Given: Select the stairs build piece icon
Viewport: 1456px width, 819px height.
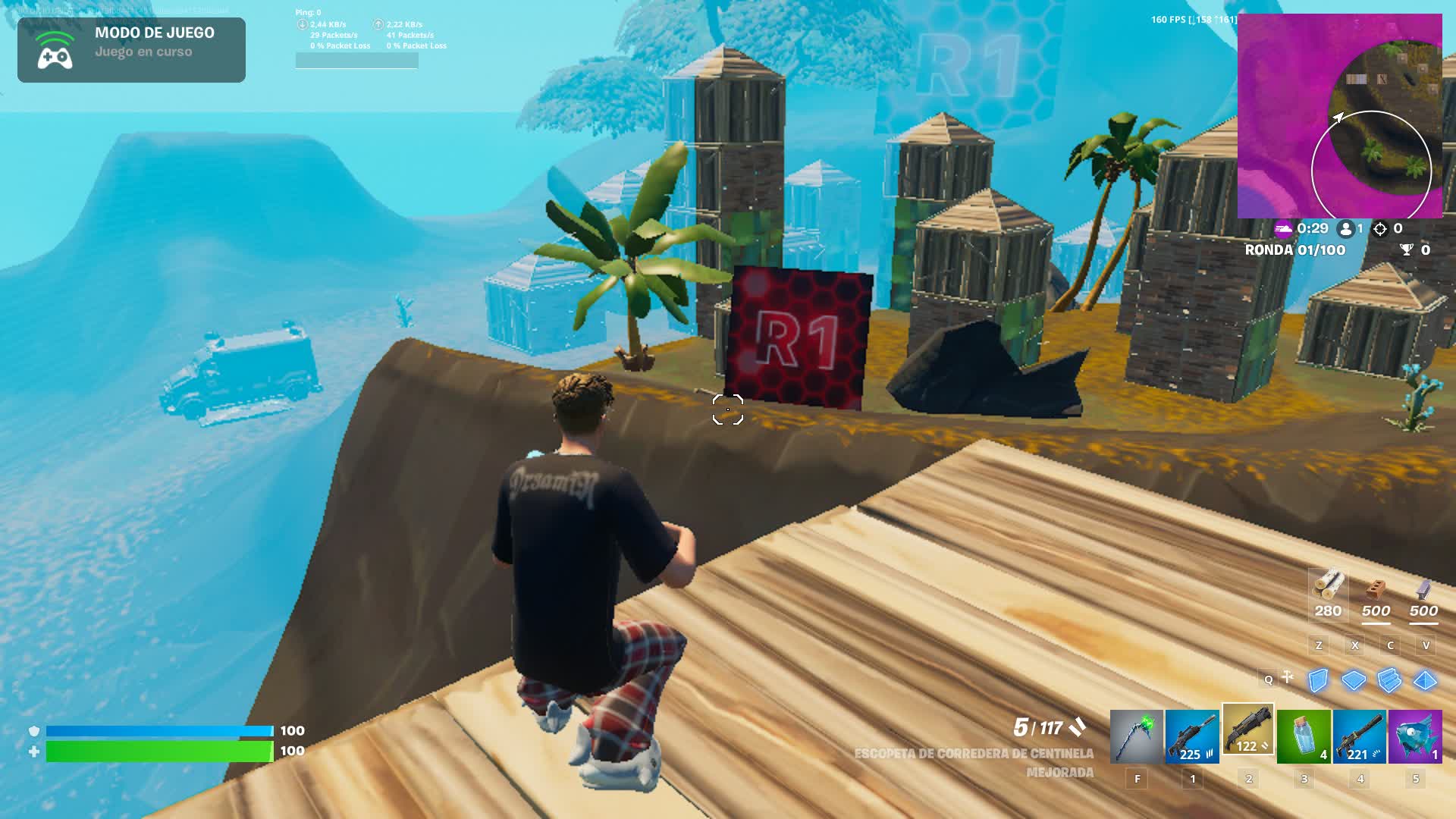Looking at the screenshot, I should click(x=1390, y=682).
